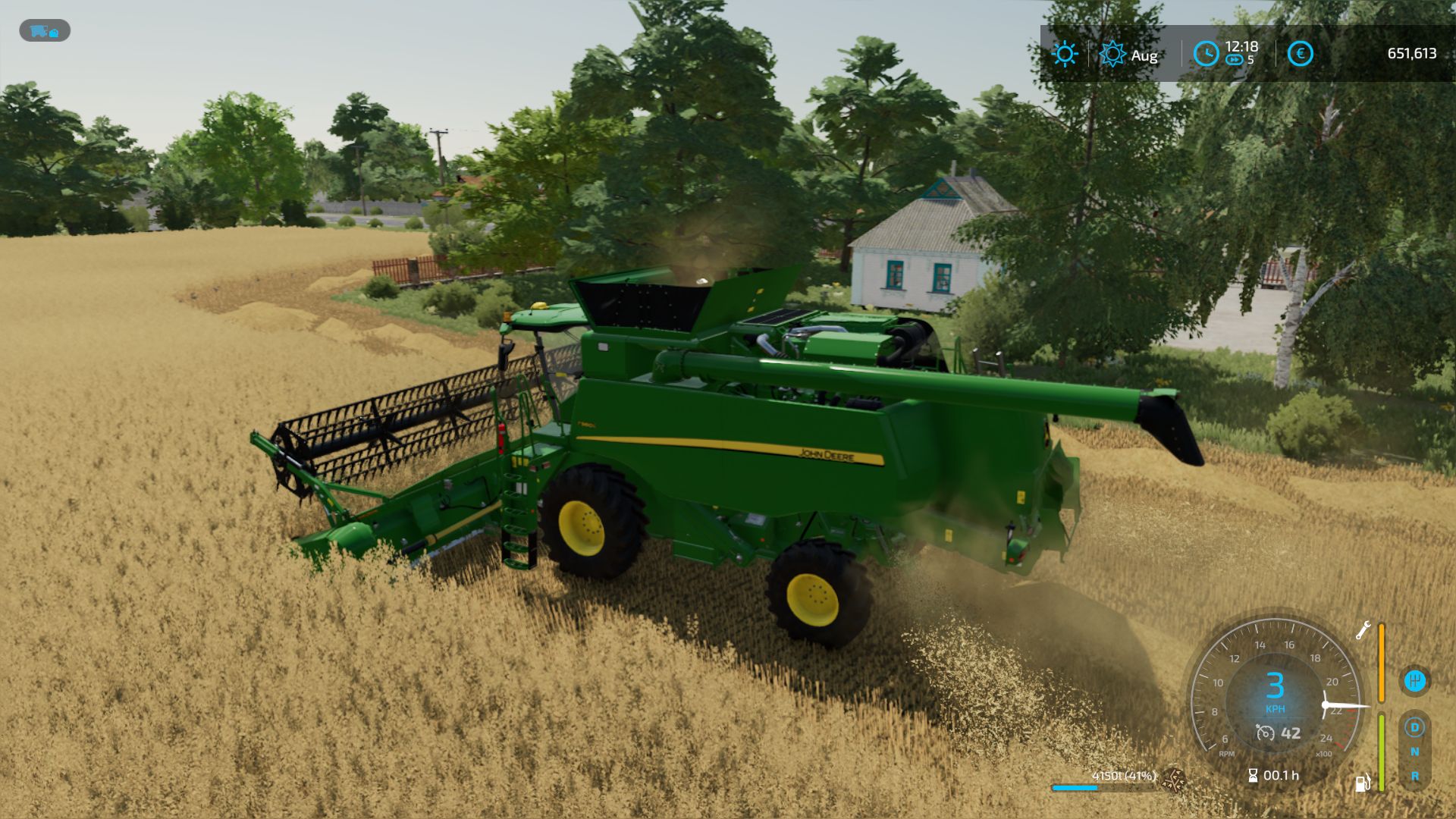
Task: Open the euro money icon
Action: click(x=1300, y=54)
